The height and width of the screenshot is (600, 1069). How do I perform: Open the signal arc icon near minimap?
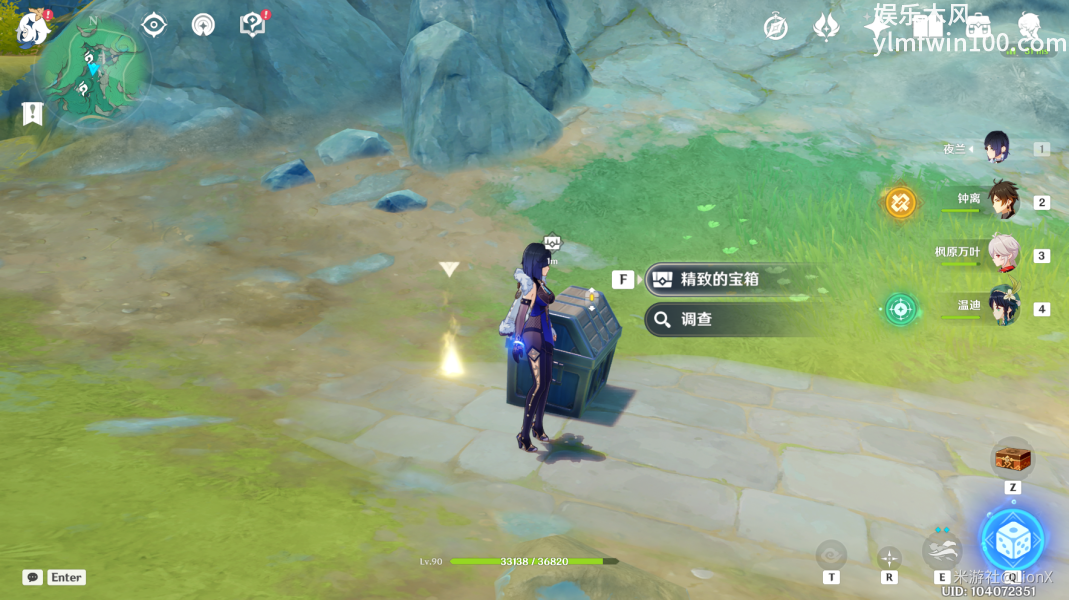point(203,25)
